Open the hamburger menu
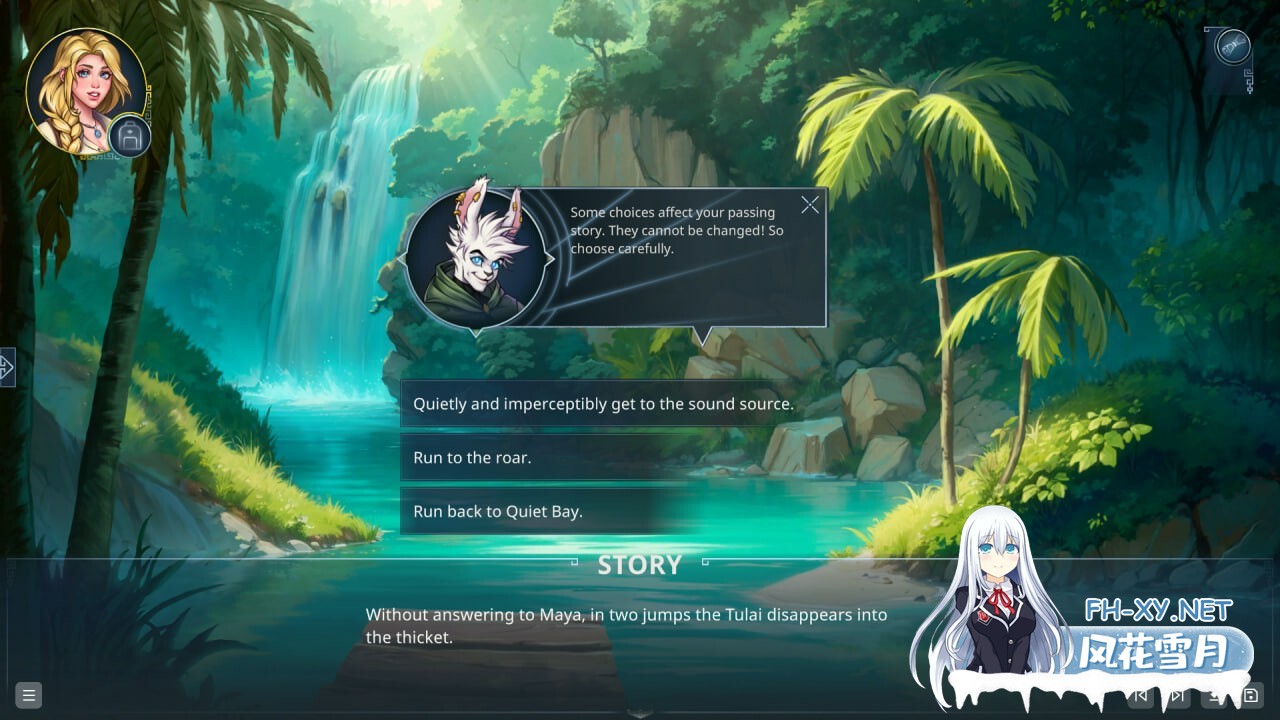This screenshot has width=1280, height=720. (28, 696)
